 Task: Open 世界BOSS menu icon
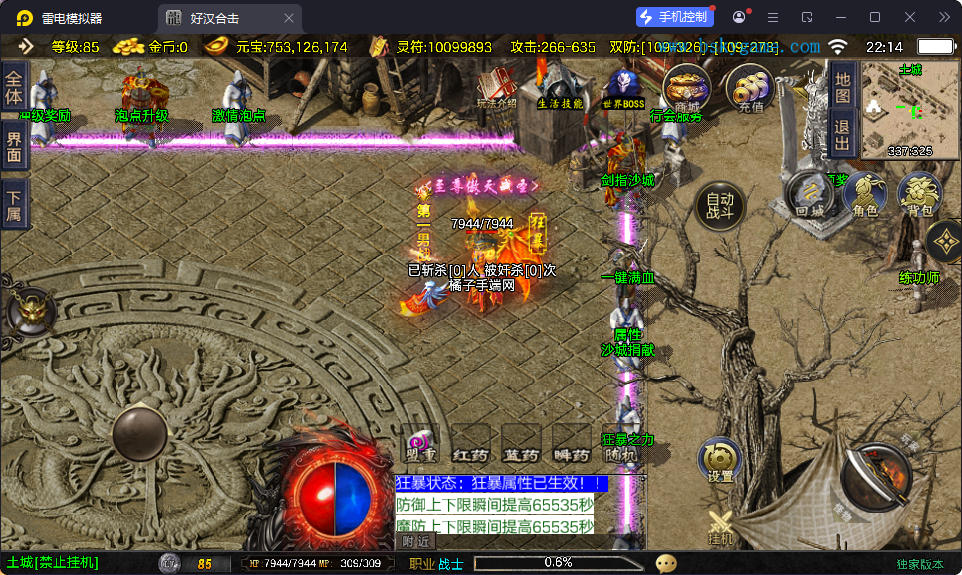623,88
